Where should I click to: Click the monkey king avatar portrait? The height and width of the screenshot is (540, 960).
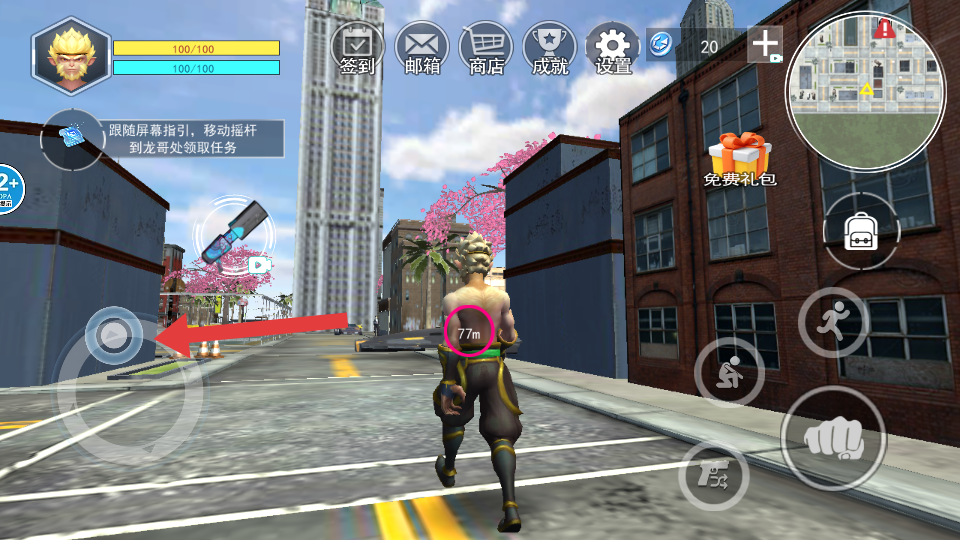(70, 57)
